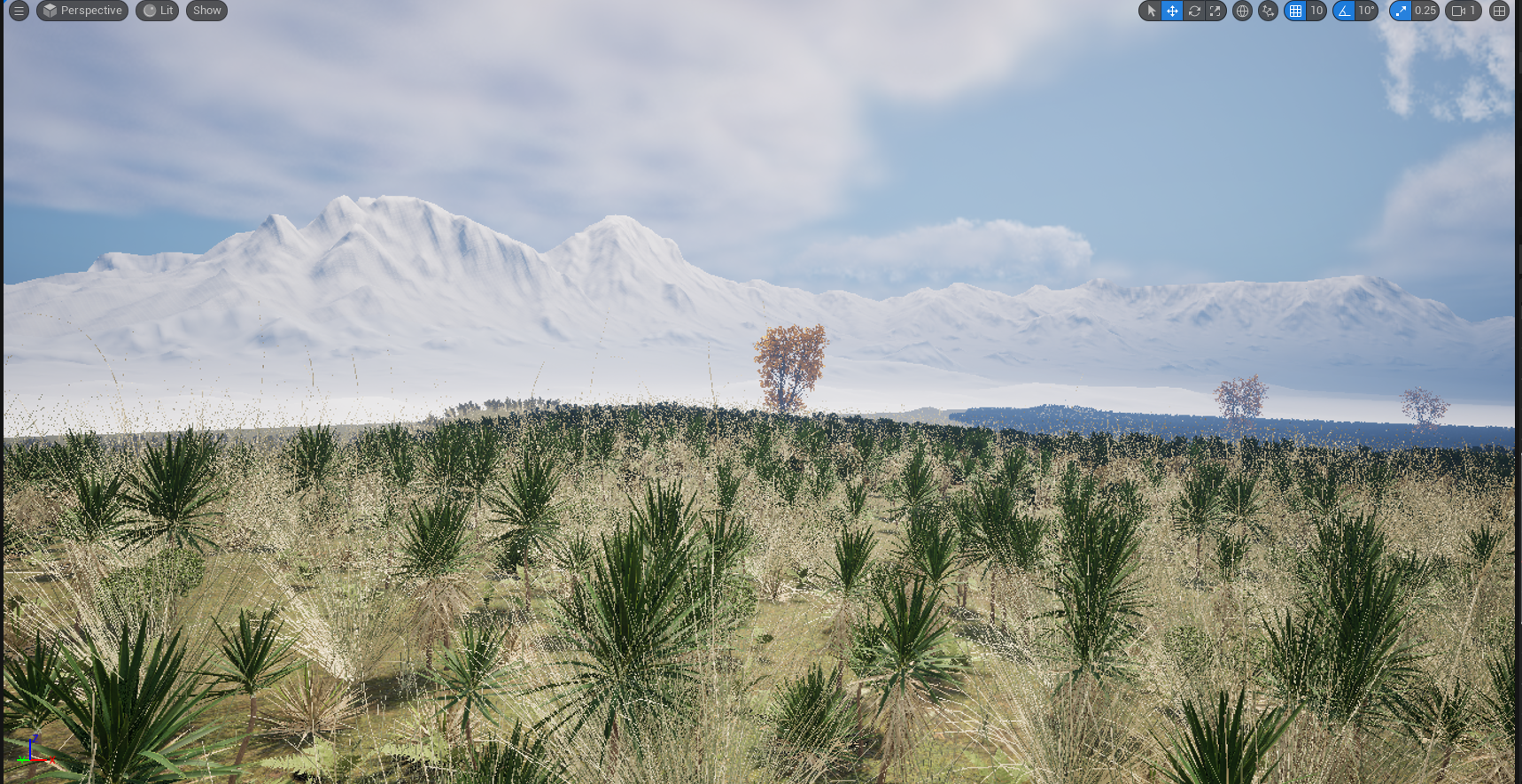Open the grid snap size value 10
This screenshot has height=784, width=1522.
click(x=1316, y=11)
